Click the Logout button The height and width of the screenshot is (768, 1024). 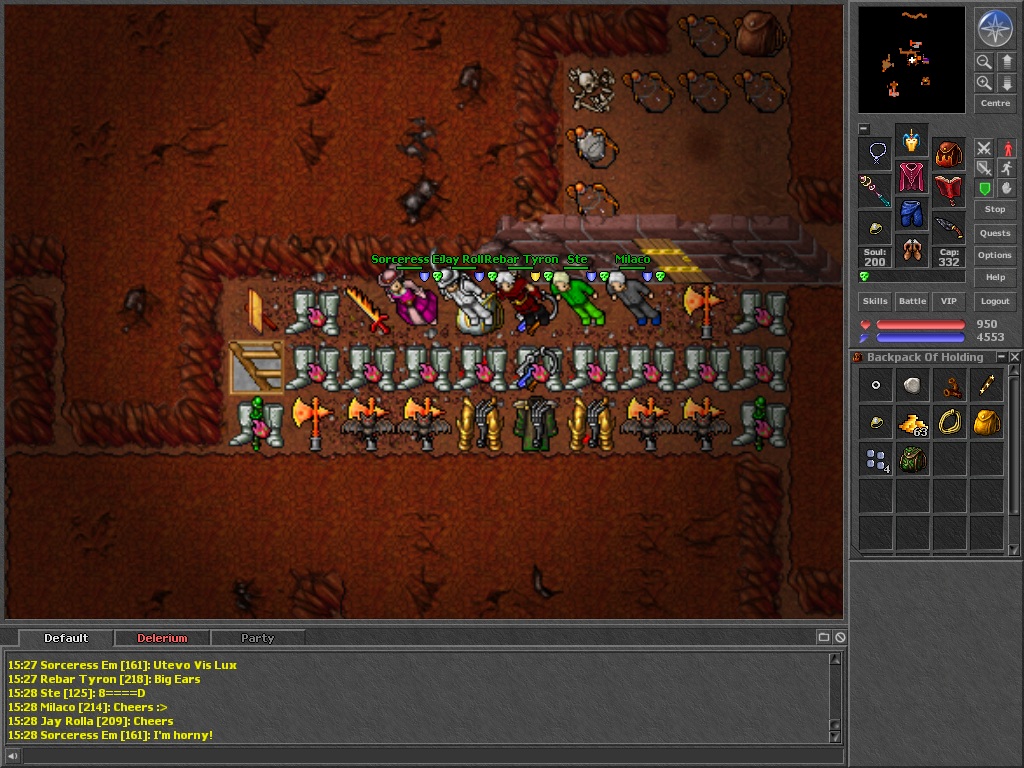994,301
